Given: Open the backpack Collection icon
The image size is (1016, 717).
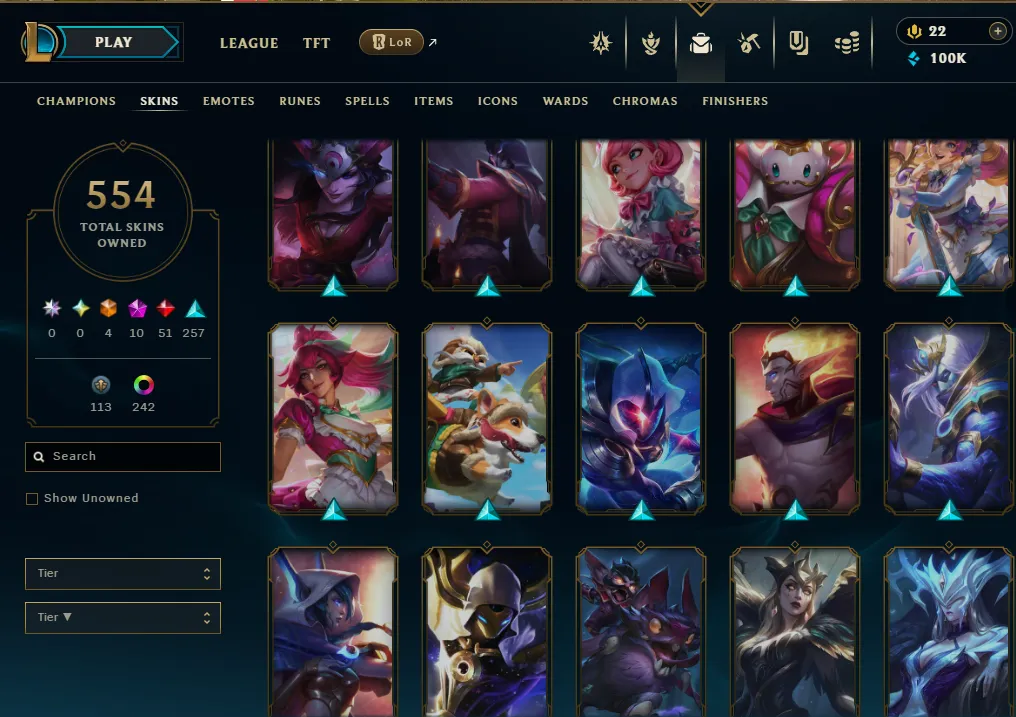Looking at the screenshot, I should pyautogui.click(x=700, y=43).
